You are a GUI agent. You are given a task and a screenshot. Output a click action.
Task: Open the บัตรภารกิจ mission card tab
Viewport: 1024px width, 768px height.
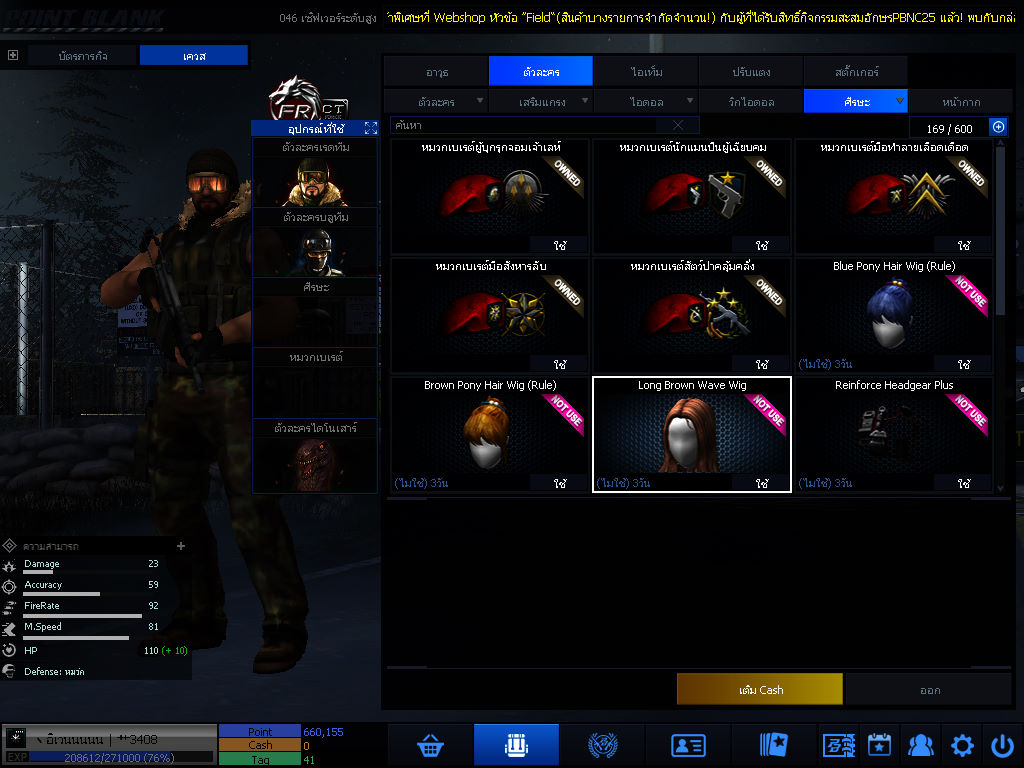pos(83,56)
